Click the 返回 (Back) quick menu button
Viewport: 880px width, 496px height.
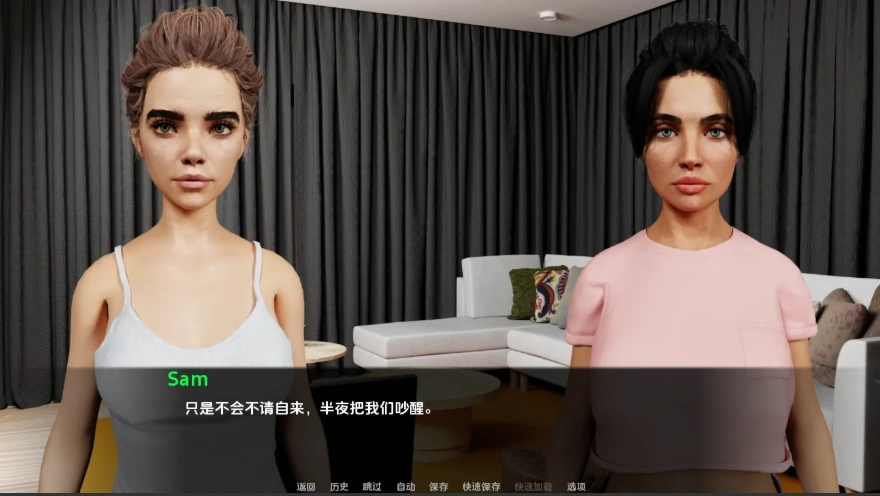[306, 487]
